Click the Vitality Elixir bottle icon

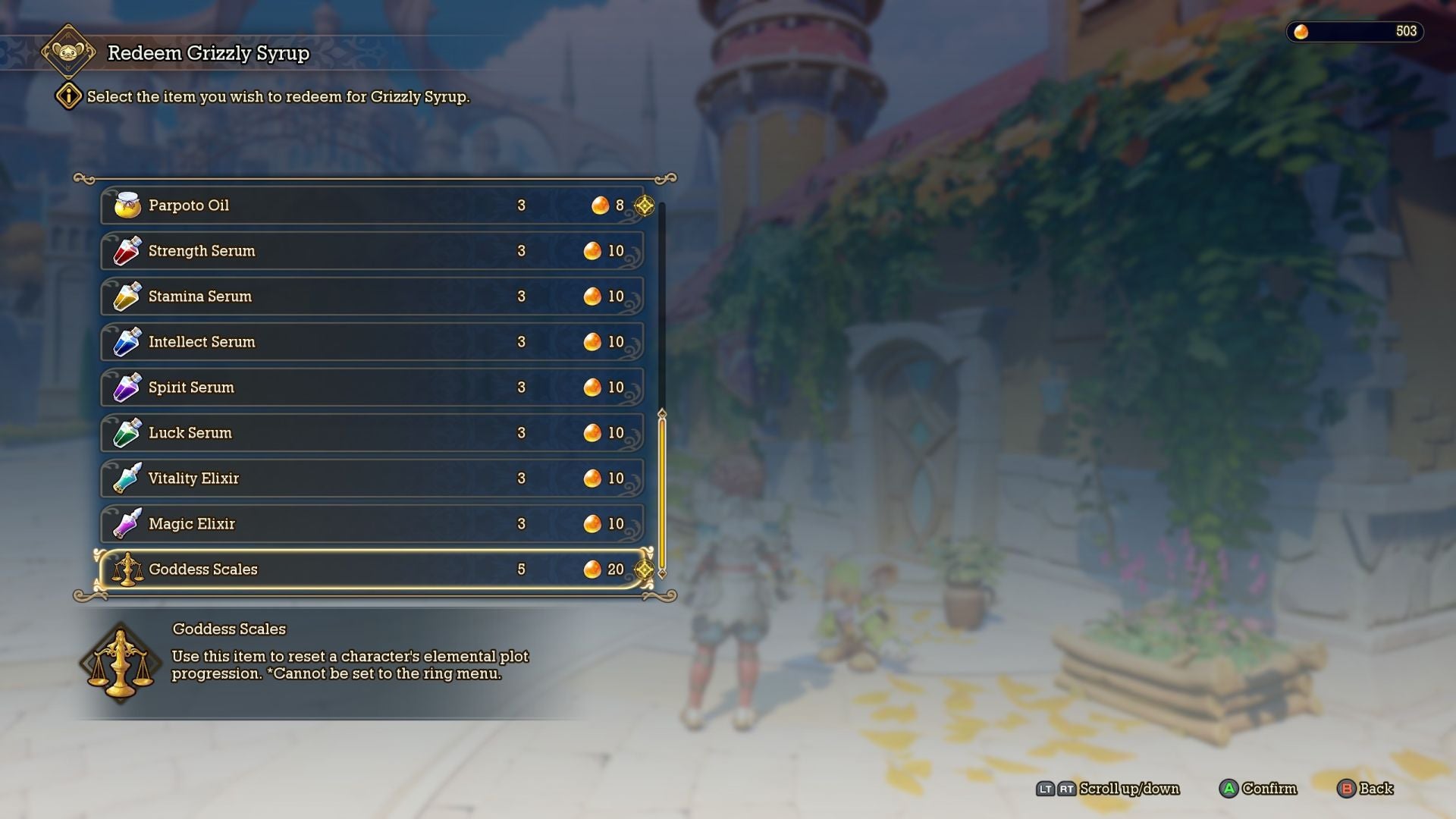127,478
